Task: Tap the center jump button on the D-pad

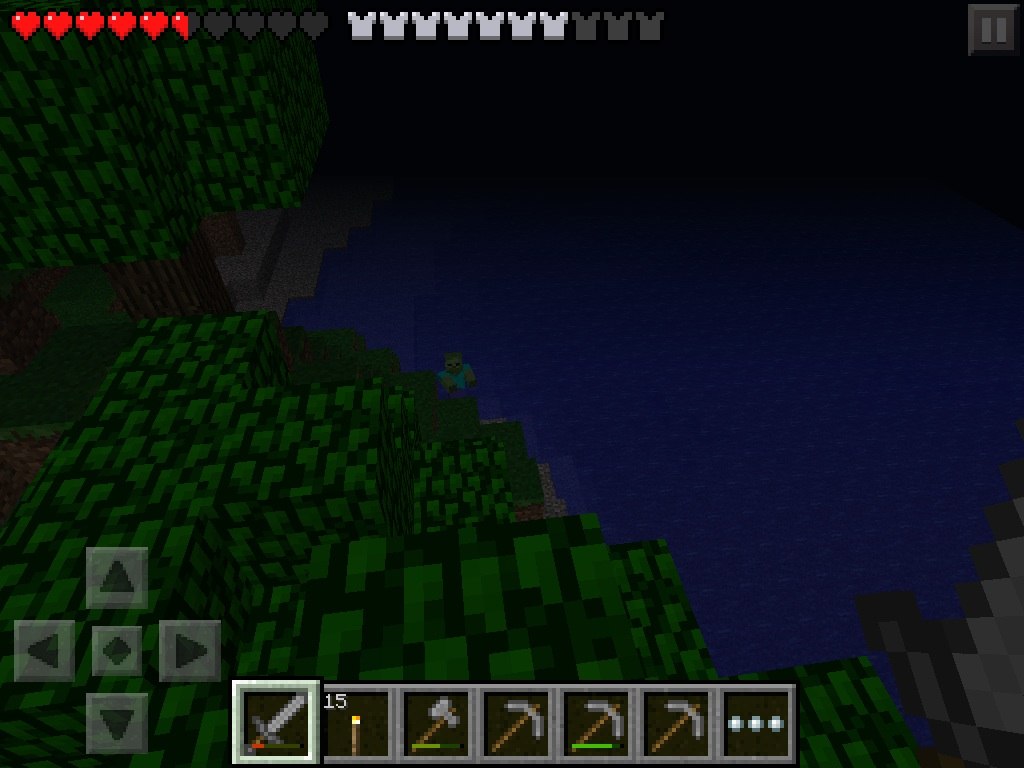Action: [117, 651]
